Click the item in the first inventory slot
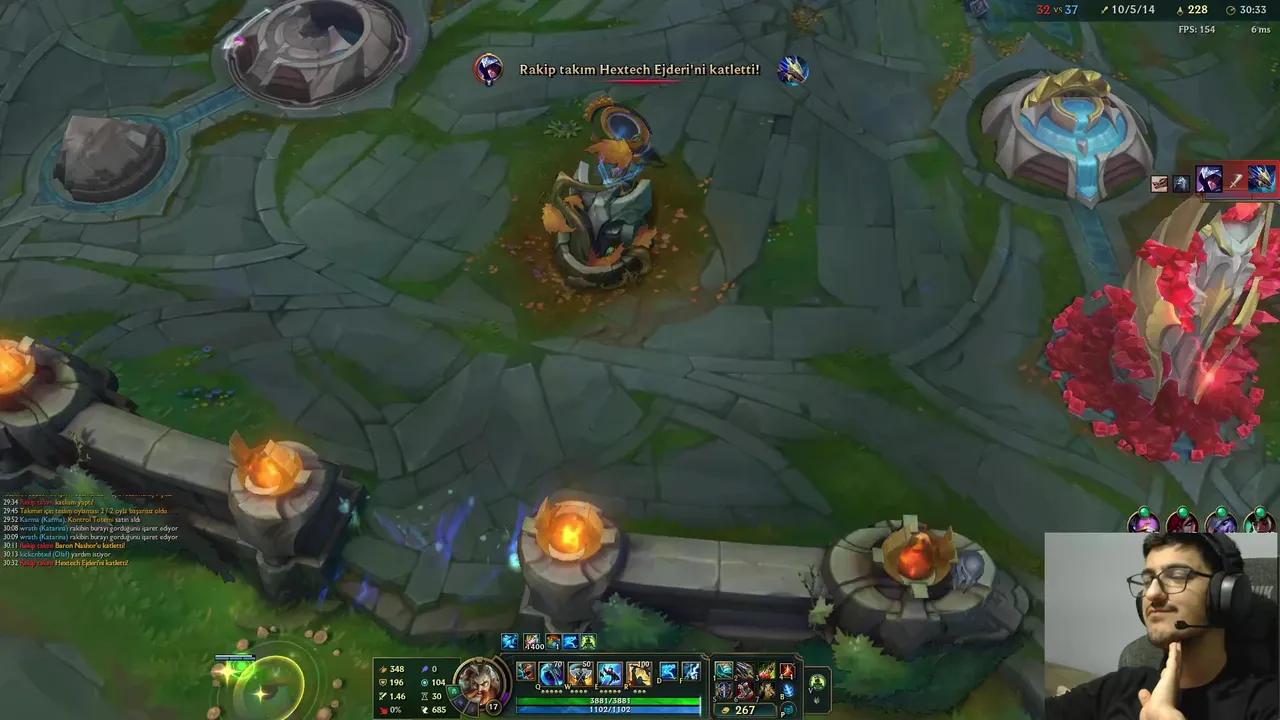 tap(723, 670)
